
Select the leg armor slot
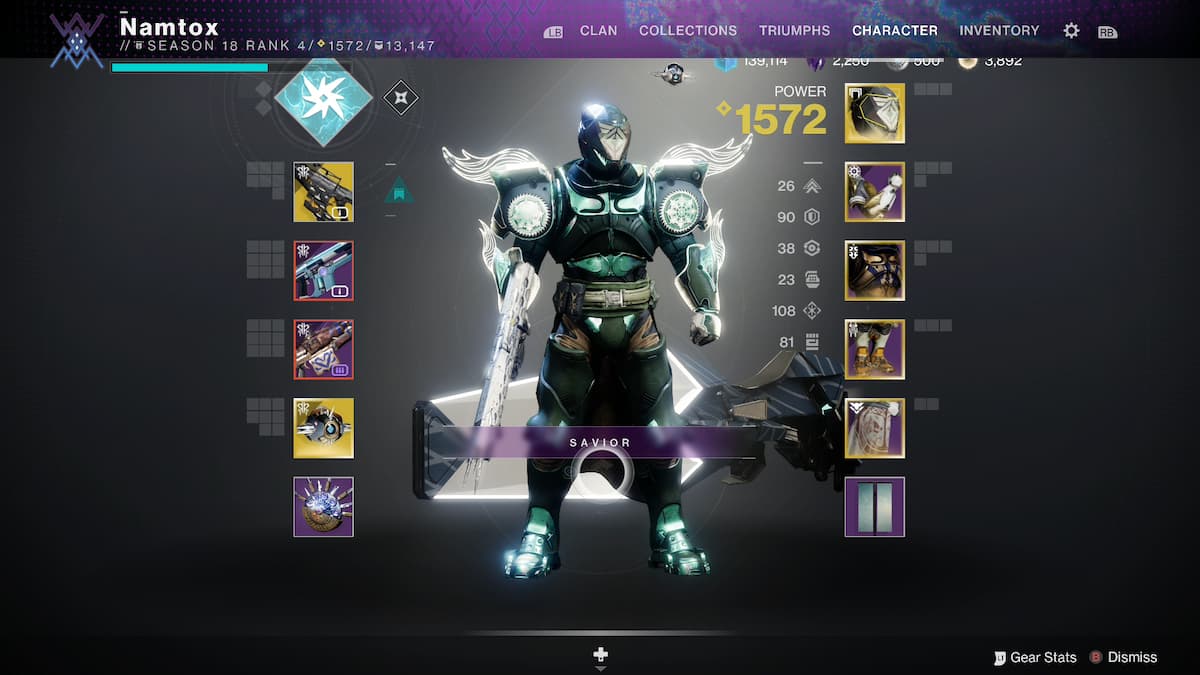click(x=875, y=349)
